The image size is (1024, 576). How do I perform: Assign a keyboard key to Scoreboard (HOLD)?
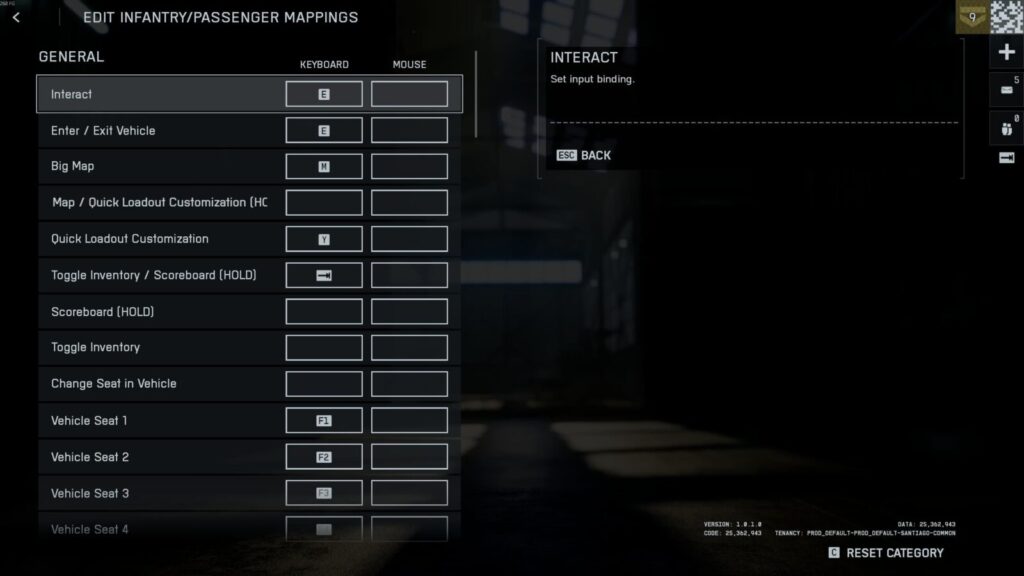[x=324, y=312]
